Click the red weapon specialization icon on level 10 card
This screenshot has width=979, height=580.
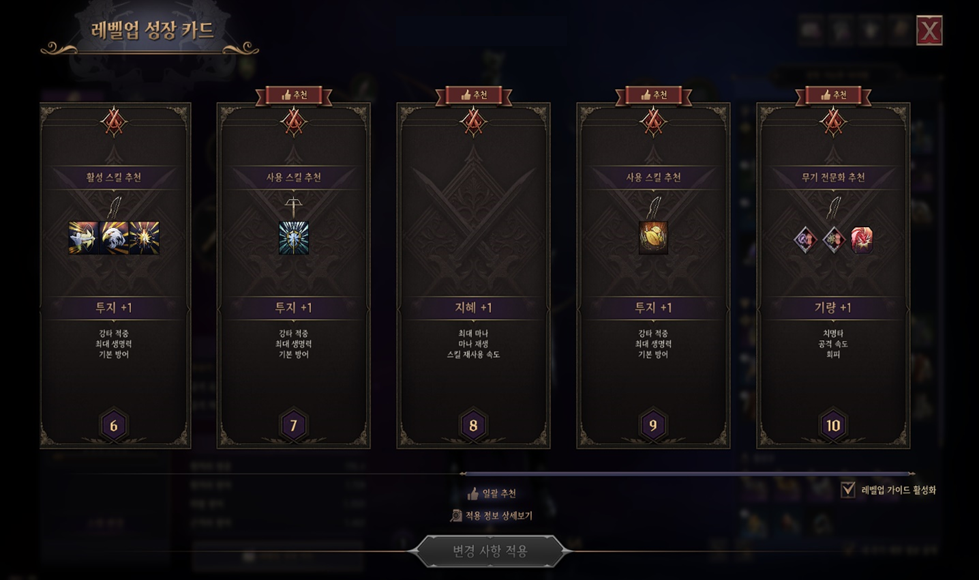pos(861,238)
